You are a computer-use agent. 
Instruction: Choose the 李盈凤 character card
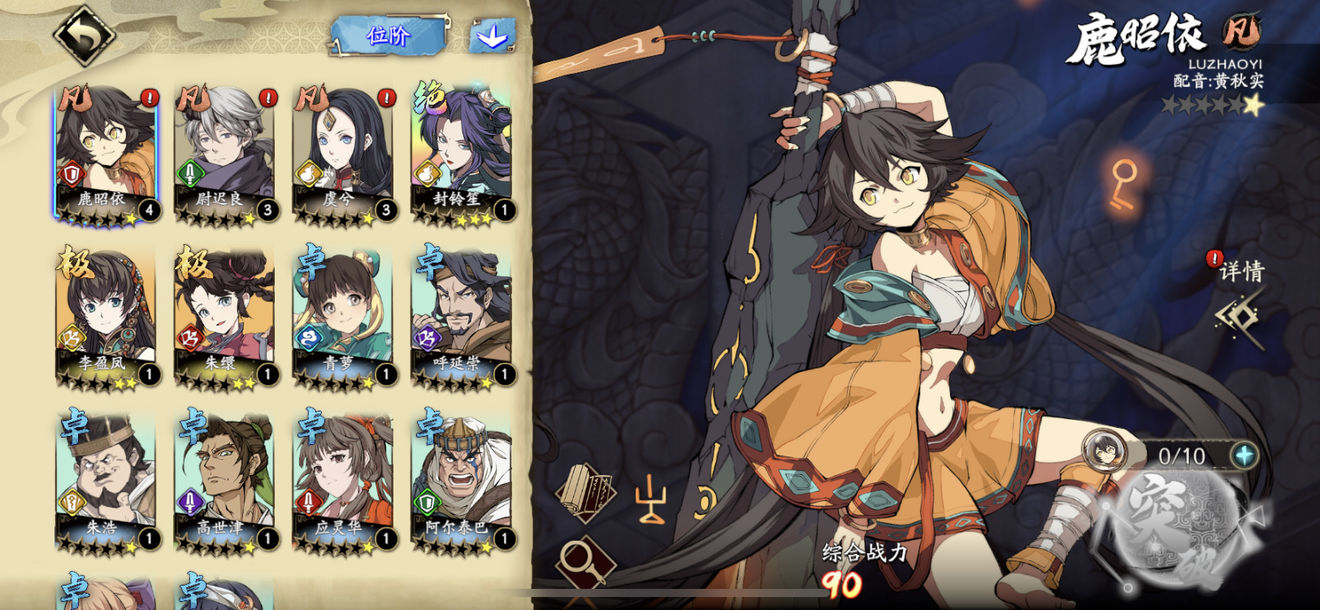[106, 317]
